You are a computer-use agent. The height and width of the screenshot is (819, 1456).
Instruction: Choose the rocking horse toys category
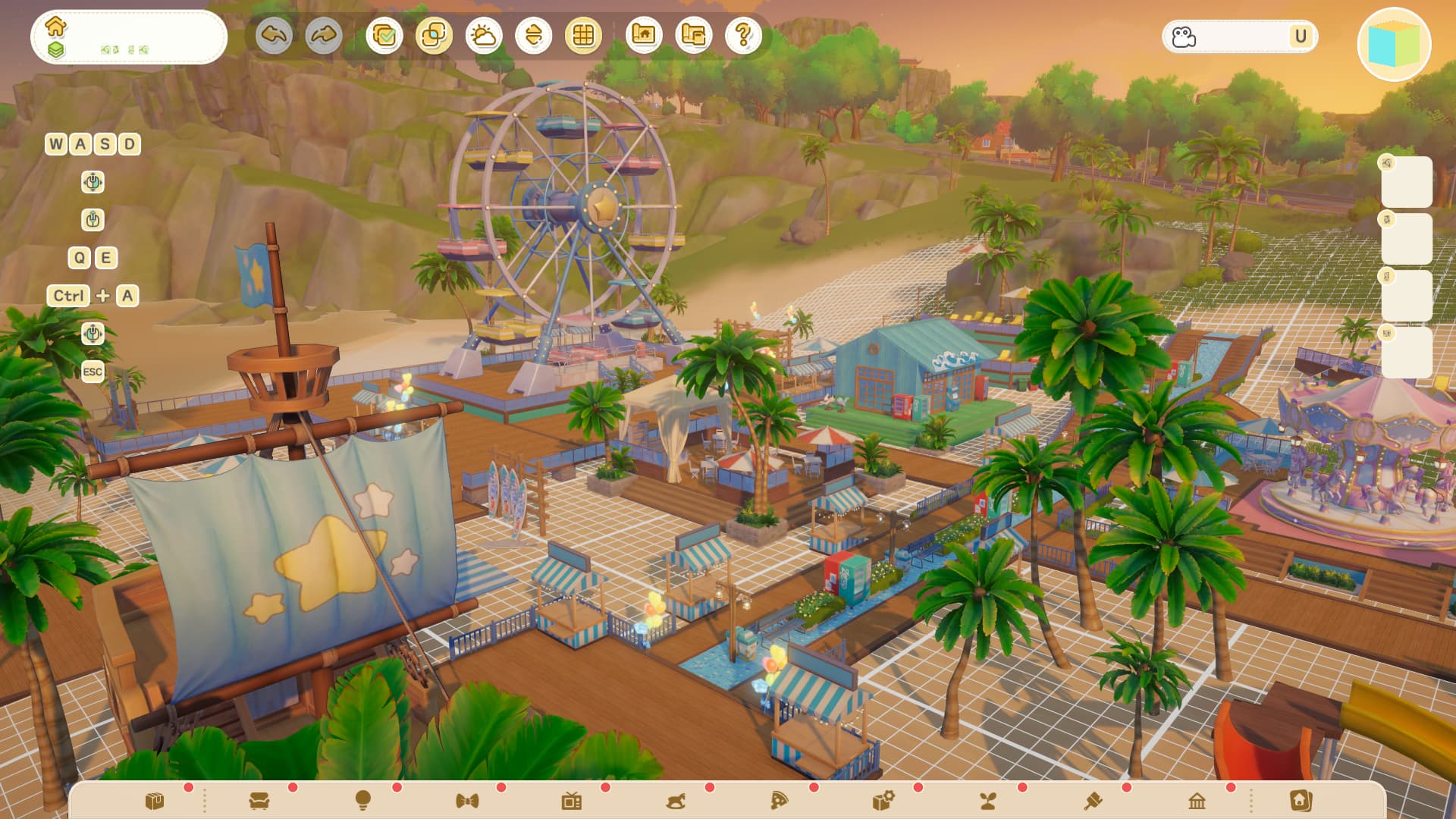pyautogui.click(x=676, y=801)
